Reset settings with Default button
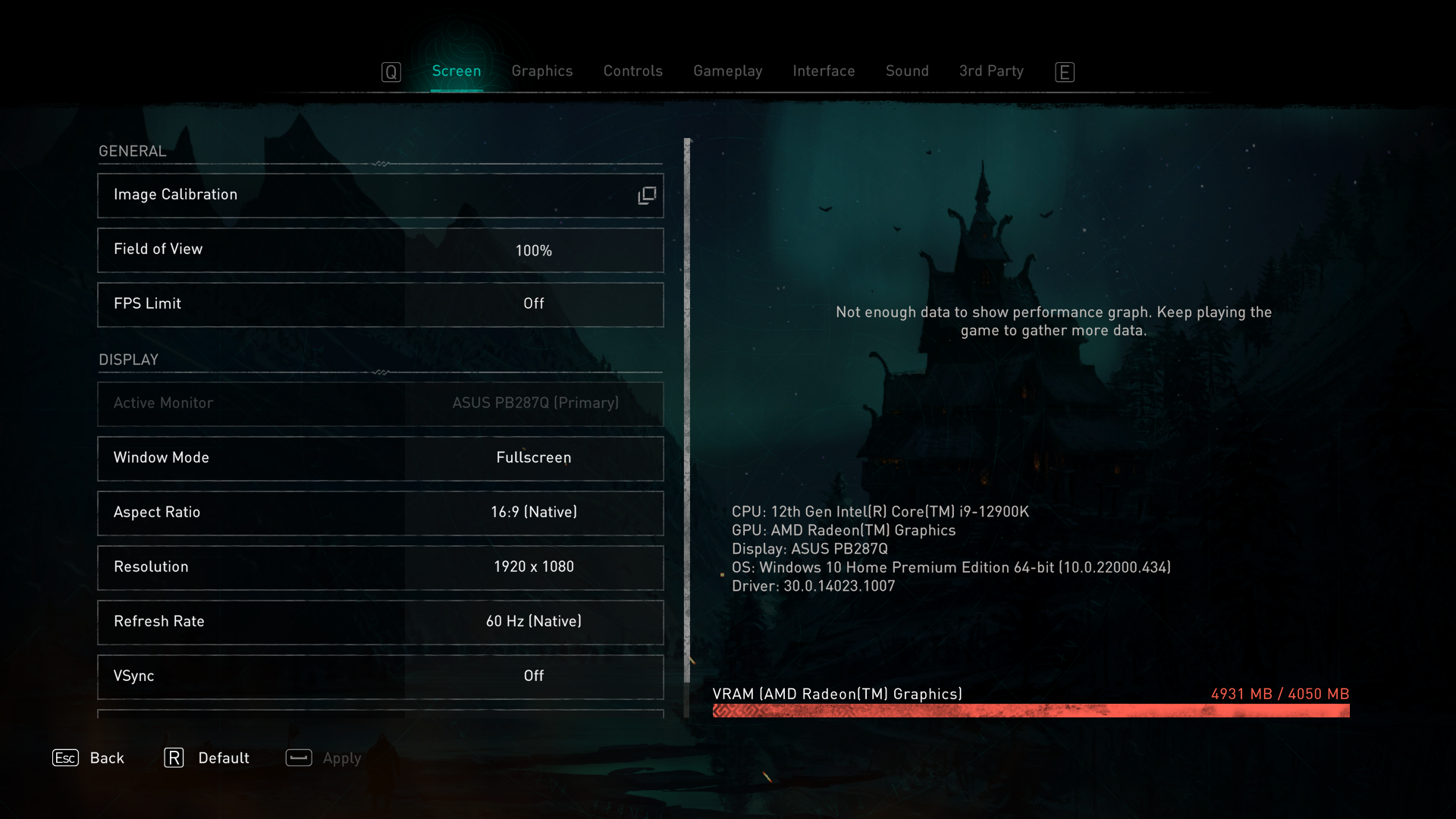 click(x=207, y=758)
